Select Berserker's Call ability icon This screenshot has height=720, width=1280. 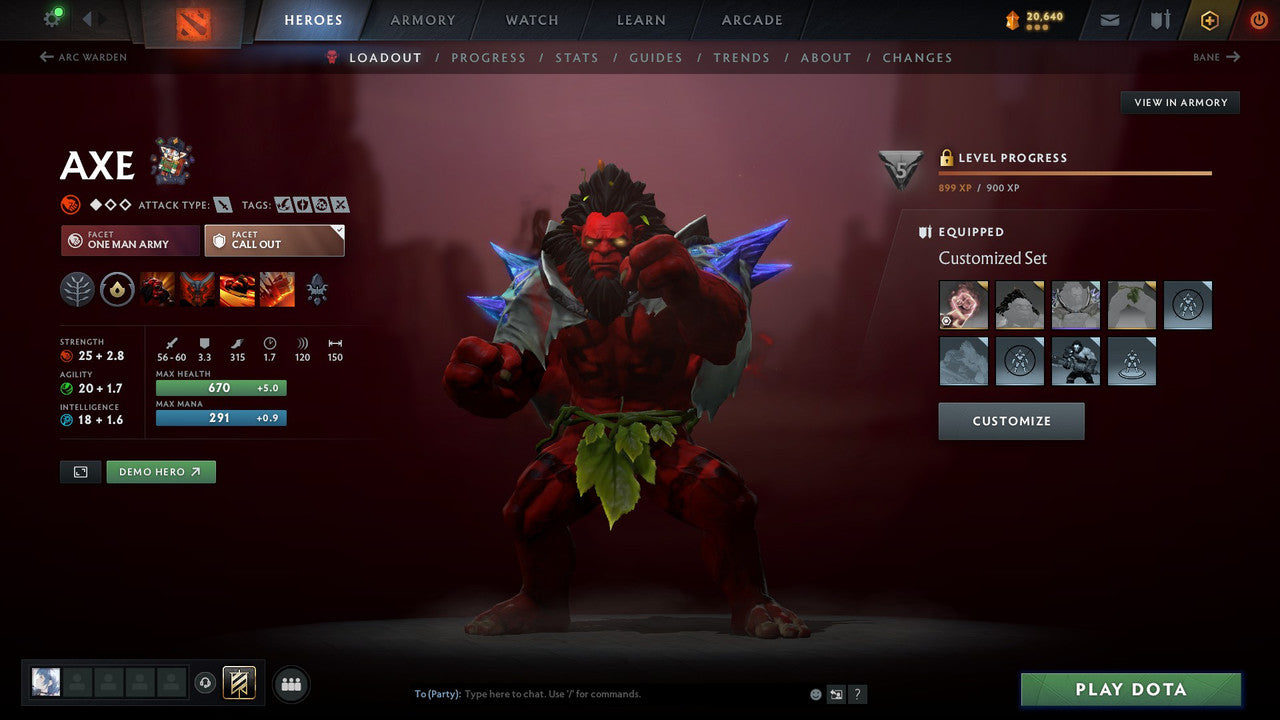[x=157, y=289]
